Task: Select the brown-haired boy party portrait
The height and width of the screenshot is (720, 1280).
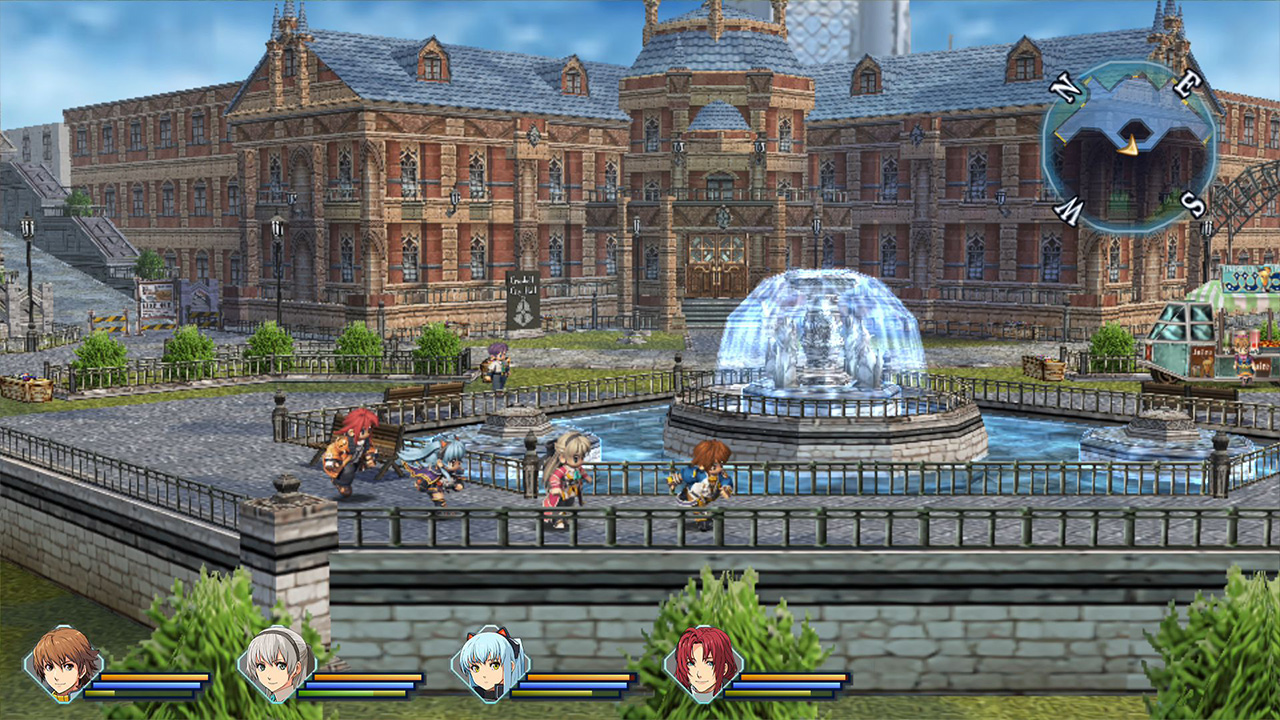Action: (63, 663)
